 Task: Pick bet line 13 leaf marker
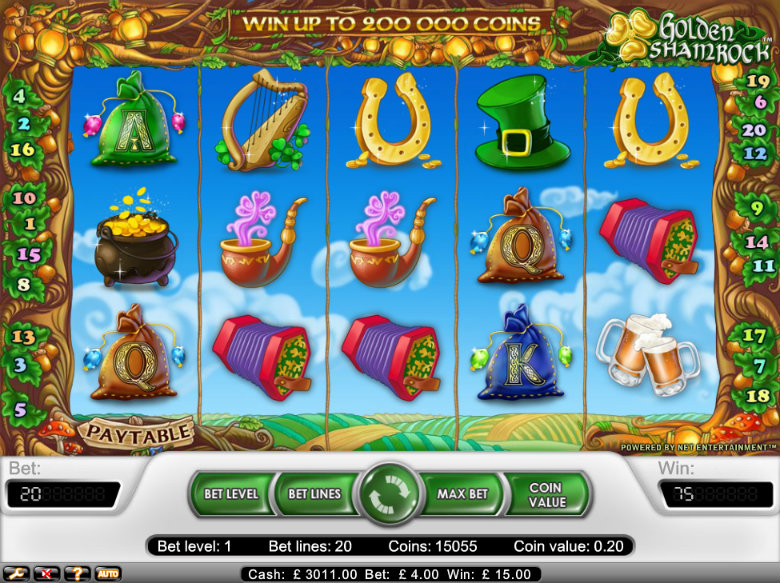click(23, 337)
